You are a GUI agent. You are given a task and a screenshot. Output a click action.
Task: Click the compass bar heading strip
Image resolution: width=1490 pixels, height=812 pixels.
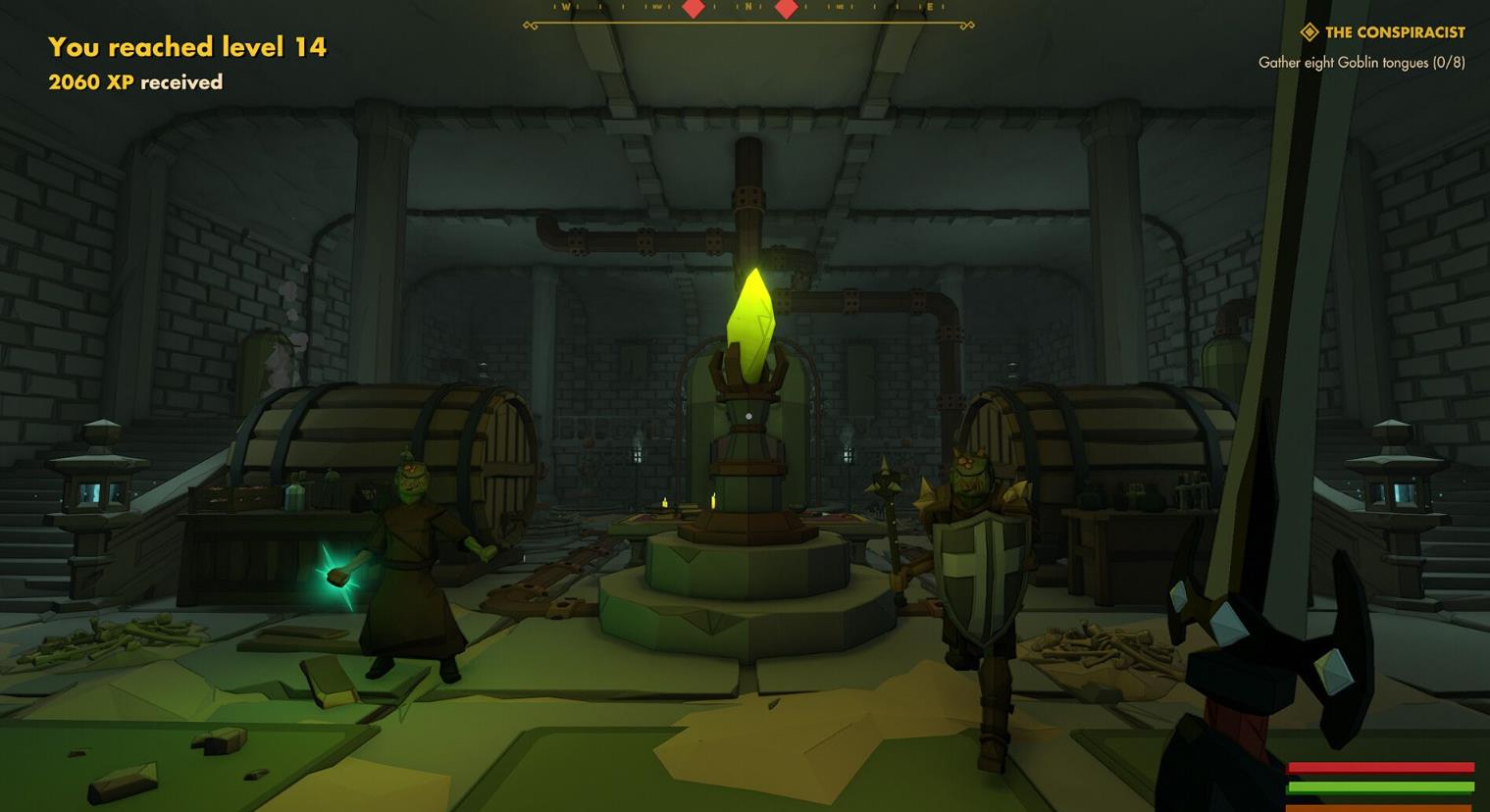749,11
